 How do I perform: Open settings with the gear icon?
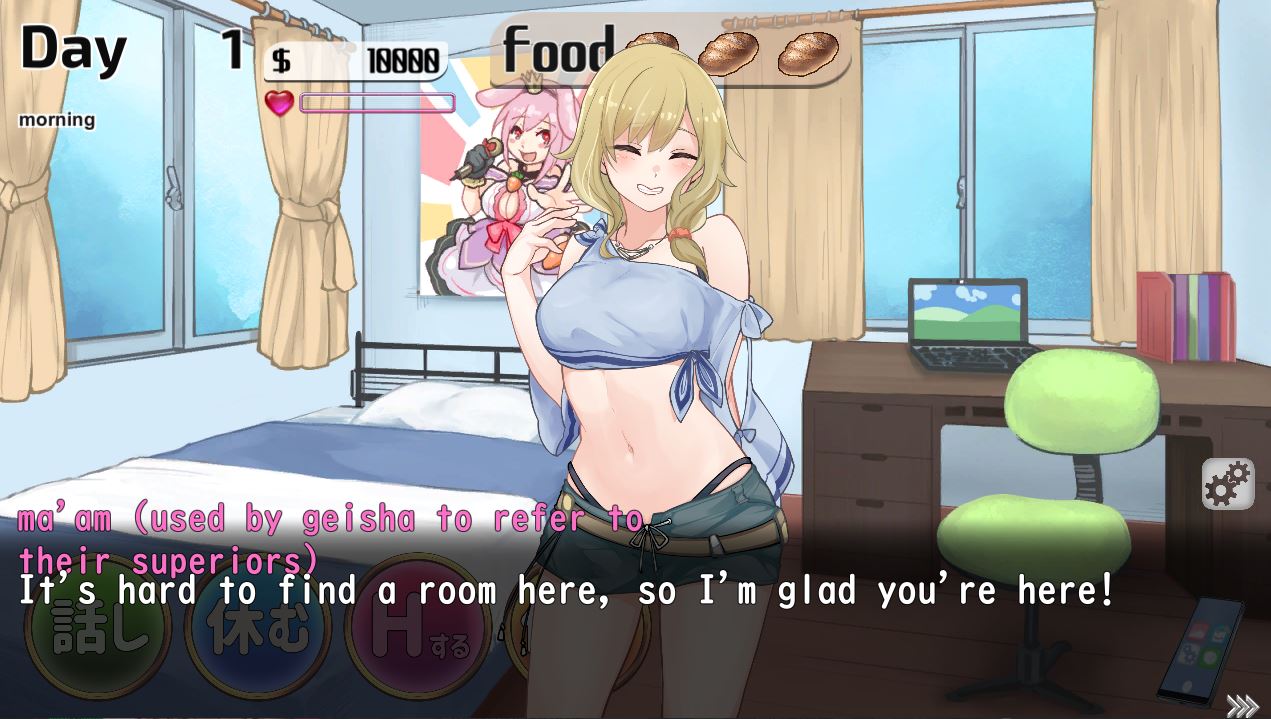[1227, 485]
